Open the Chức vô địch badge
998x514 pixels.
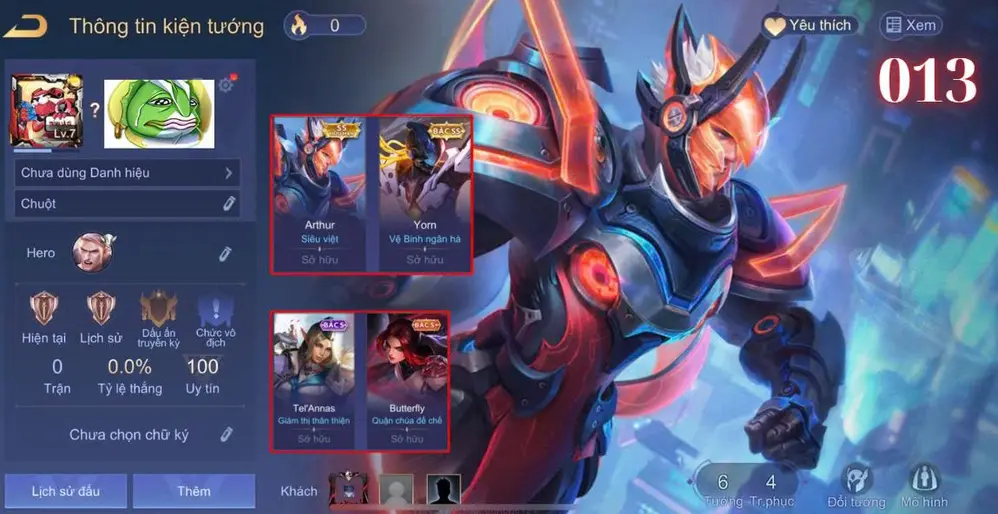(x=215, y=311)
